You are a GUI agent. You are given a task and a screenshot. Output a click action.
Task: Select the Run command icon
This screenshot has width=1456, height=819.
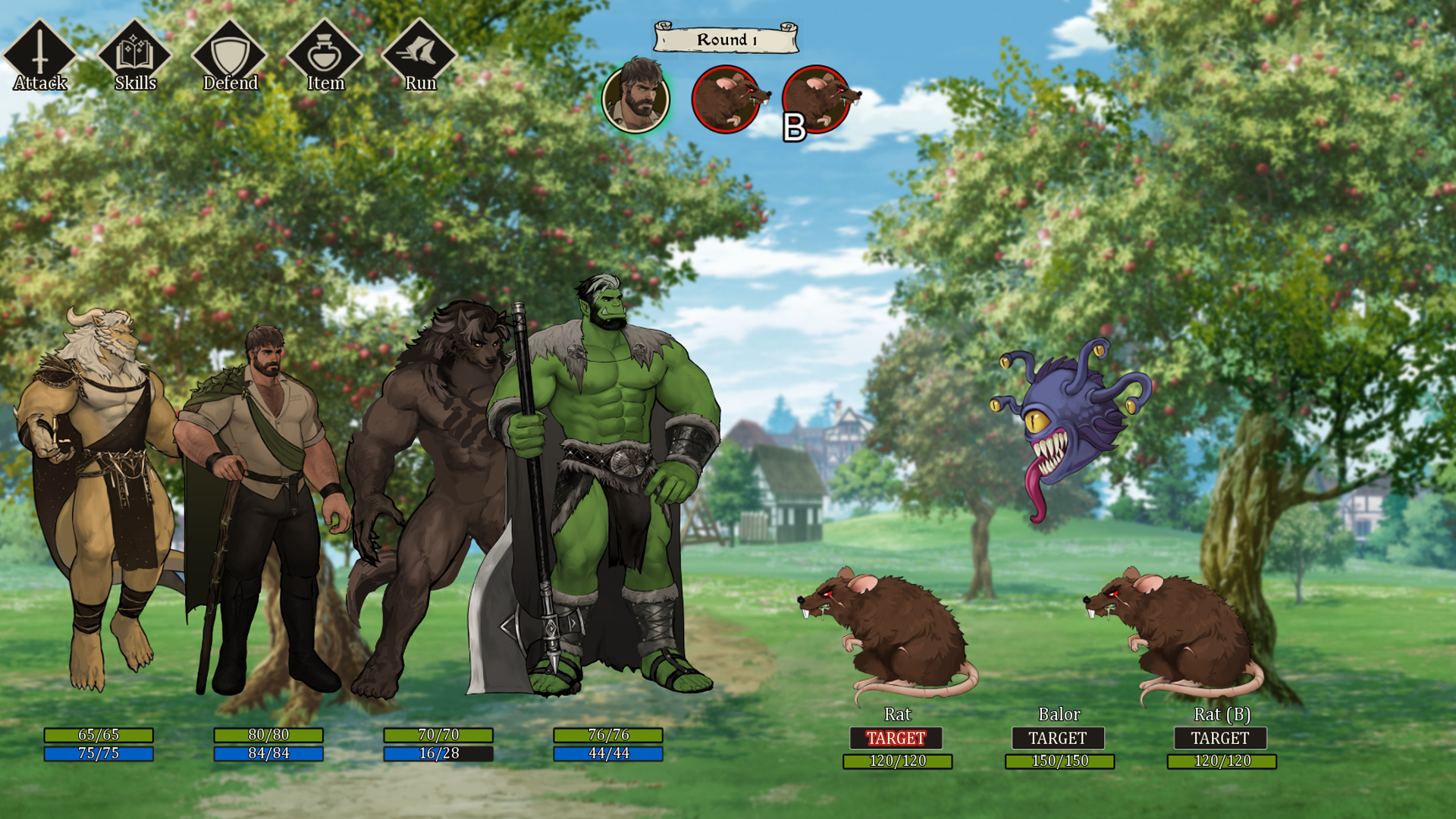click(x=419, y=55)
